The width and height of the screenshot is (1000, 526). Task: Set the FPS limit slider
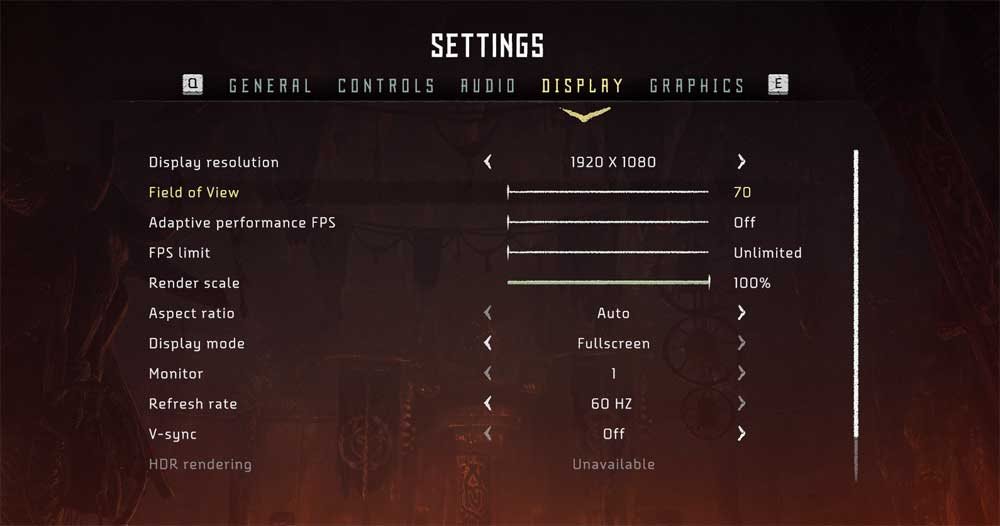tap(608, 253)
